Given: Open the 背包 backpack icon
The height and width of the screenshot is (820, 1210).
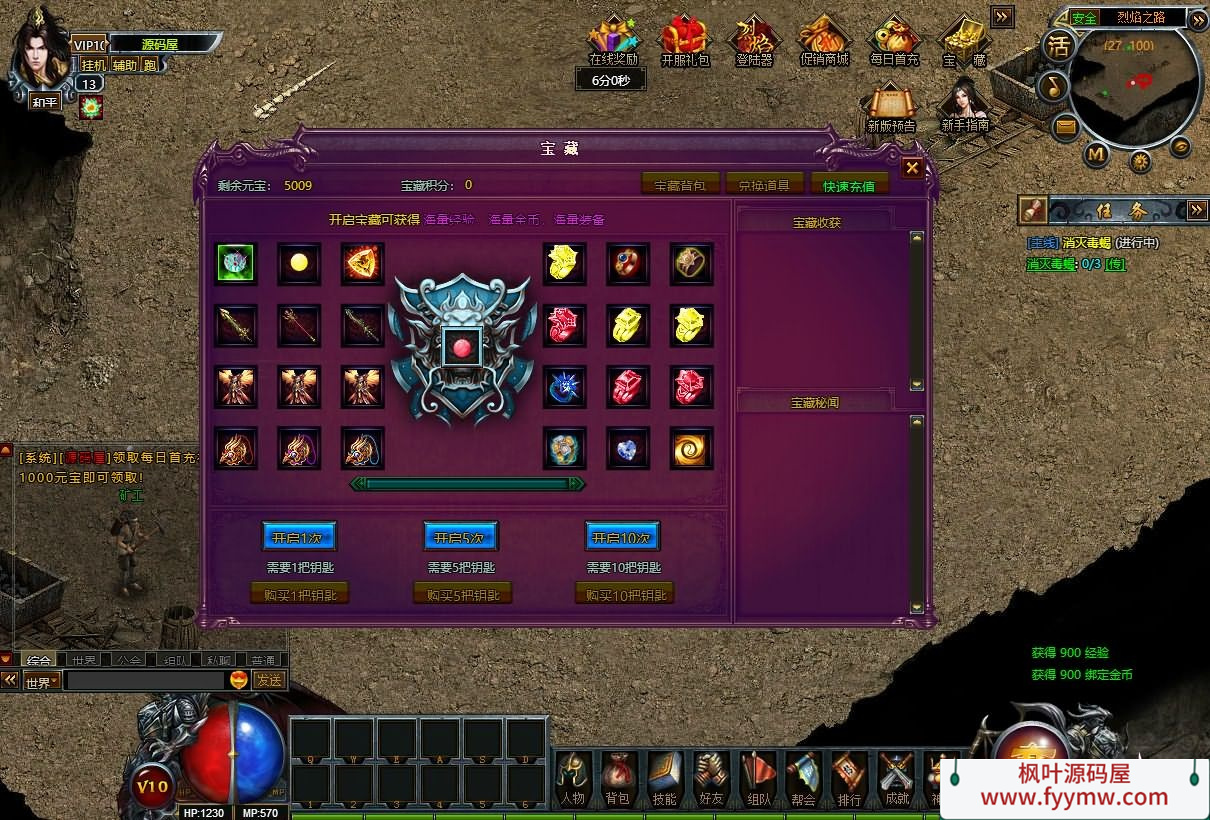Looking at the screenshot, I should 617,779.
